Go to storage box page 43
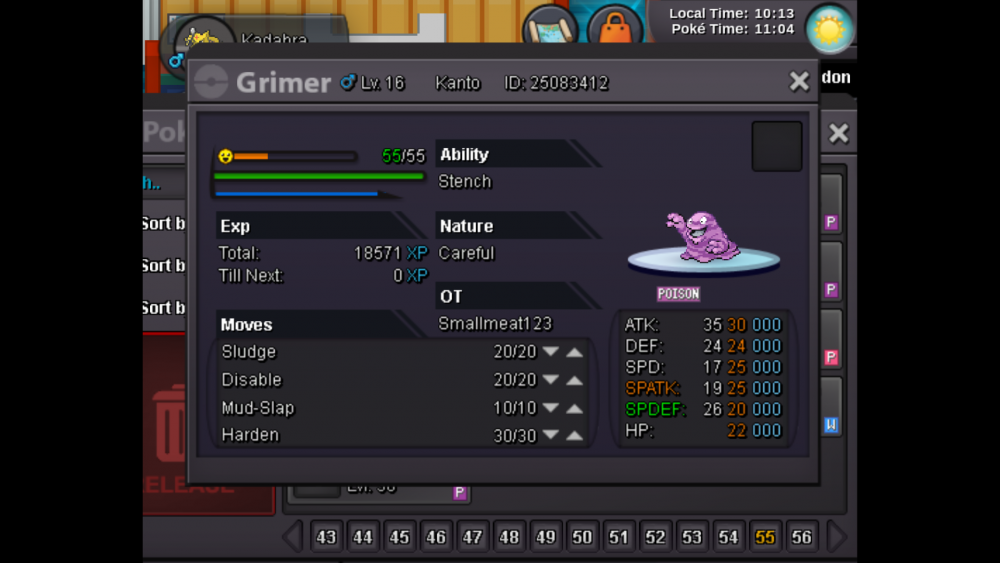 (326, 537)
